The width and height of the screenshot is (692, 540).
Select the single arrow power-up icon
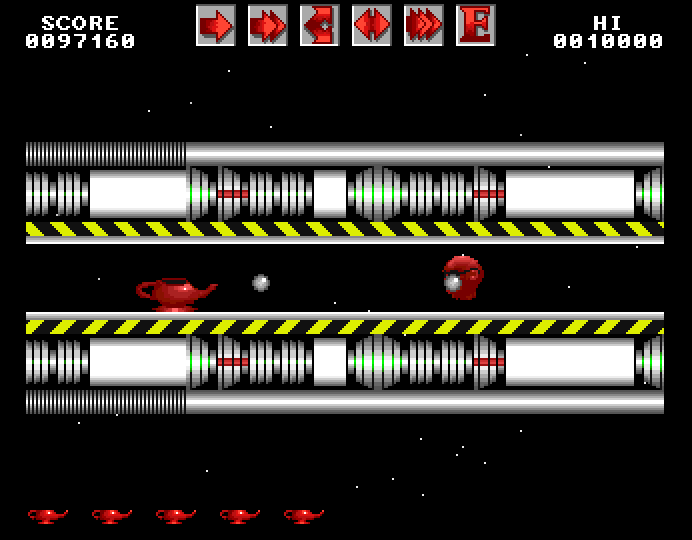click(x=215, y=25)
